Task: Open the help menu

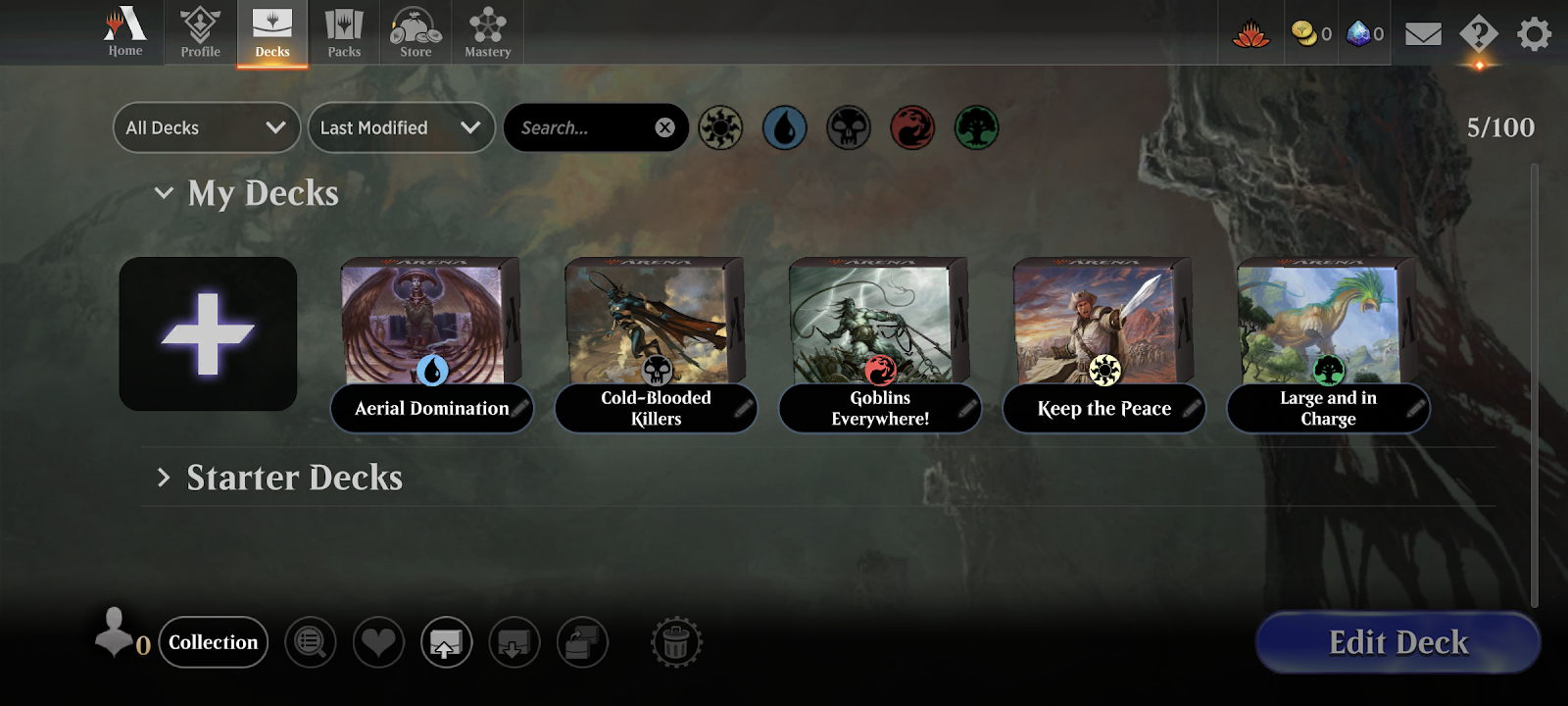Action: (1478, 32)
